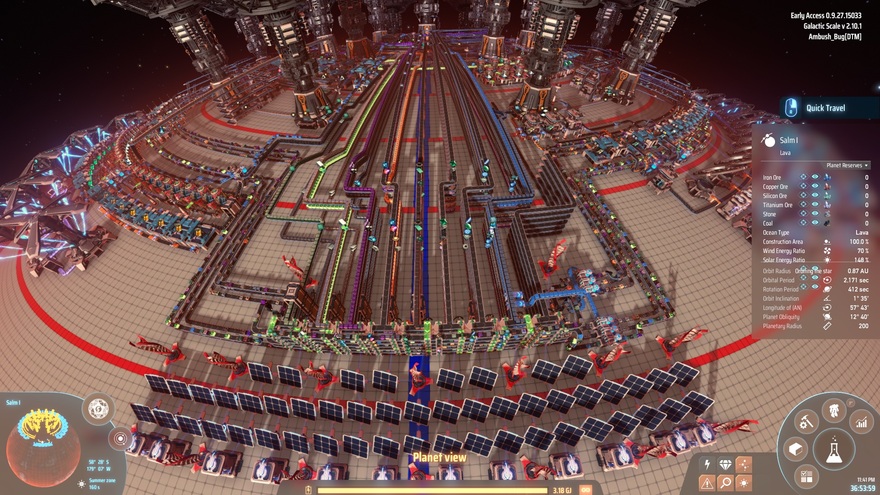Toggle the sun icon in detail panel
The width and height of the screenshot is (880, 495).
point(743,483)
